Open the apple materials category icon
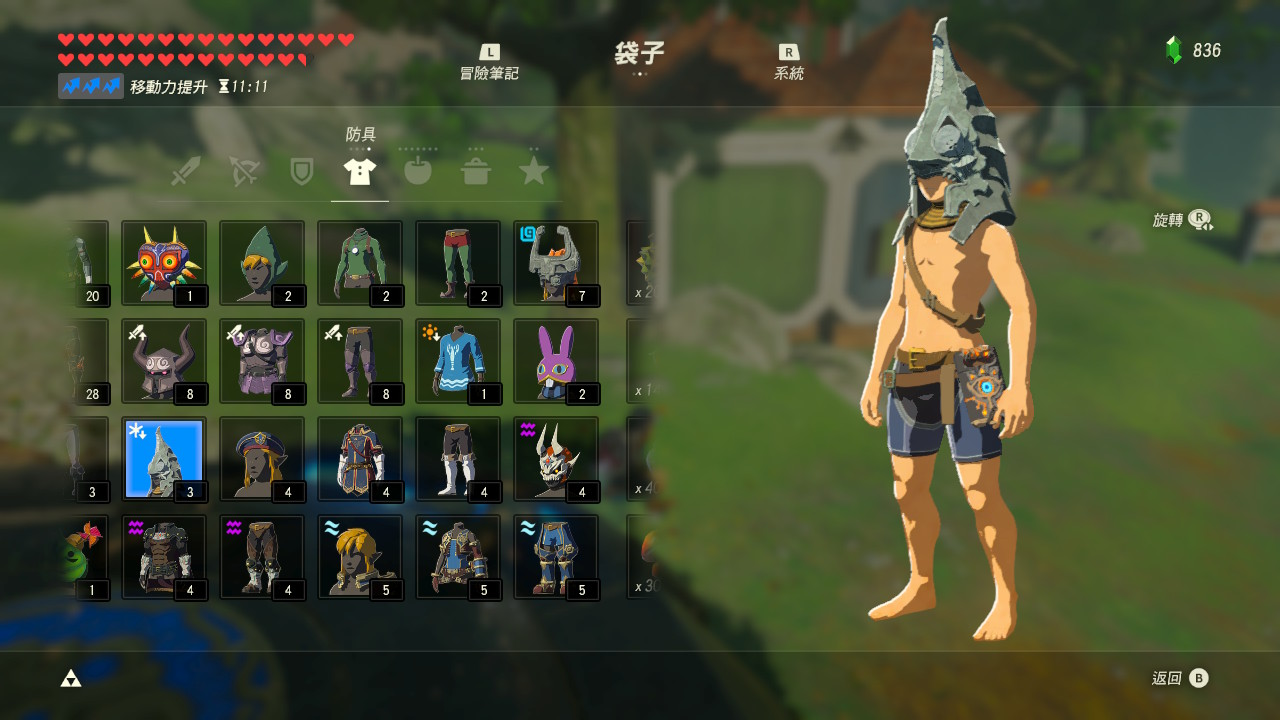The height and width of the screenshot is (720, 1280). (x=418, y=170)
